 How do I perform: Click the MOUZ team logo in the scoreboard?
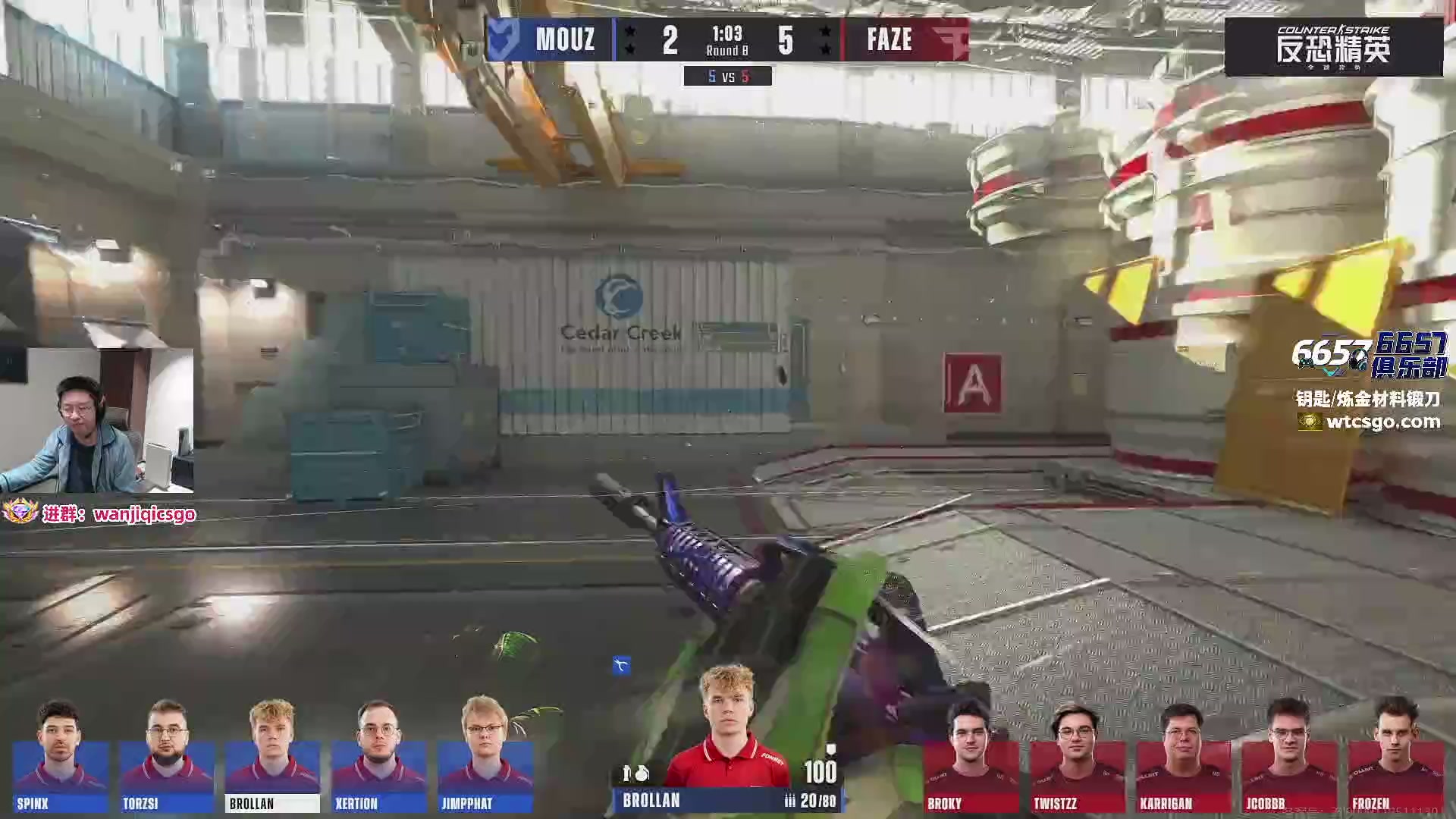[504, 39]
